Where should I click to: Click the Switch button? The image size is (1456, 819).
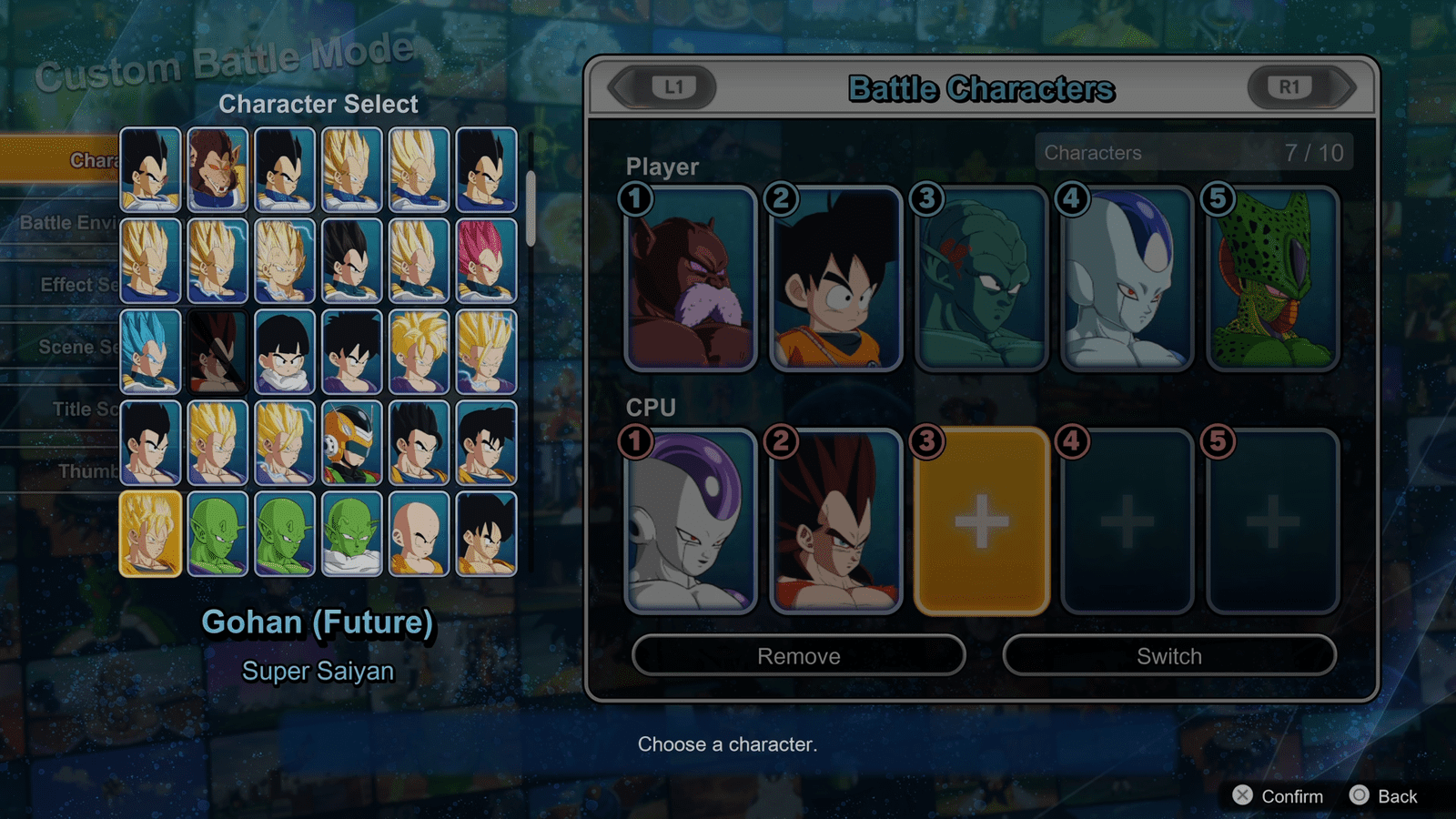point(1168,656)
